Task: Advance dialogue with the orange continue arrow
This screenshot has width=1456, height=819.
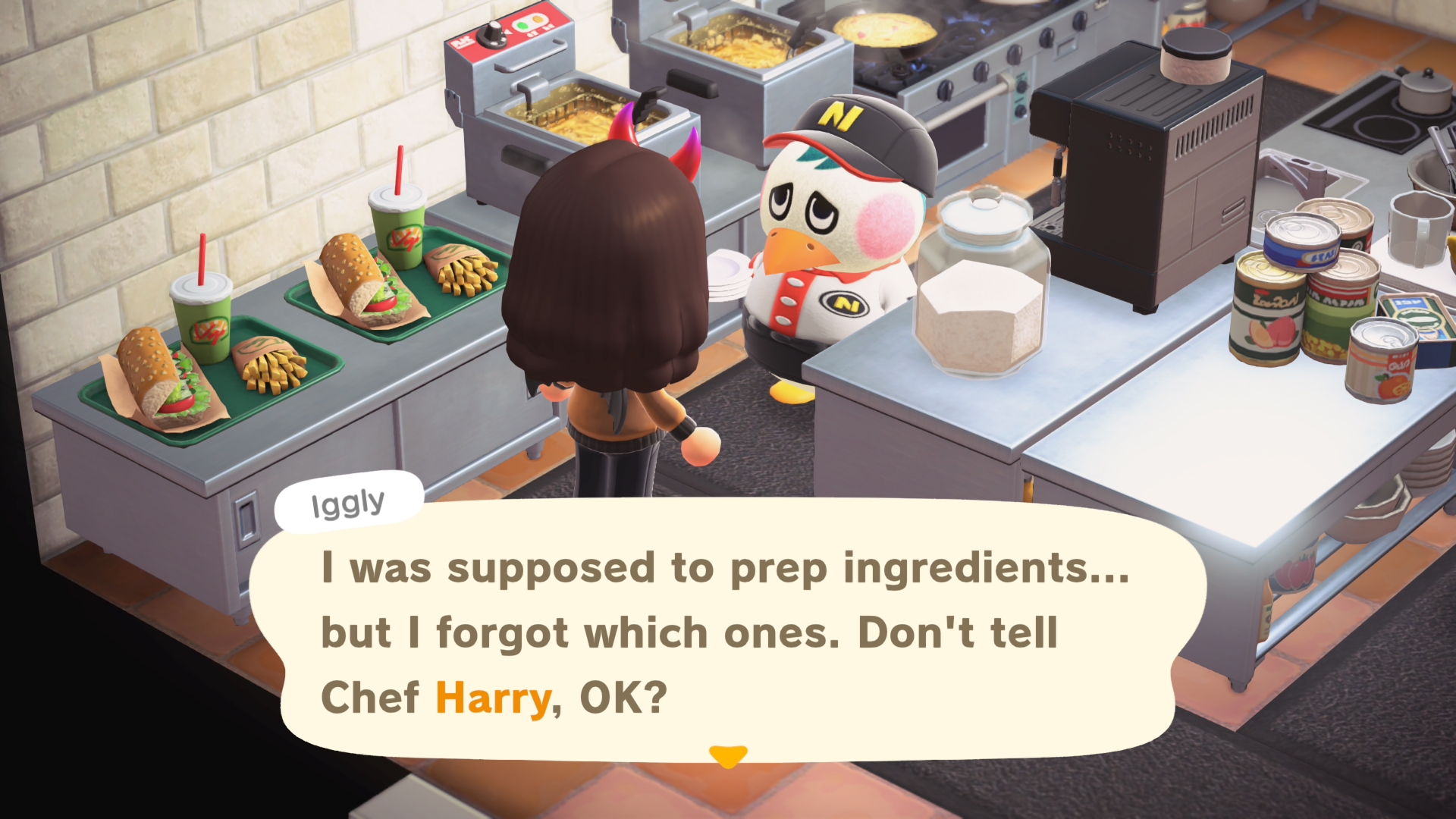Action: point(728,756)
